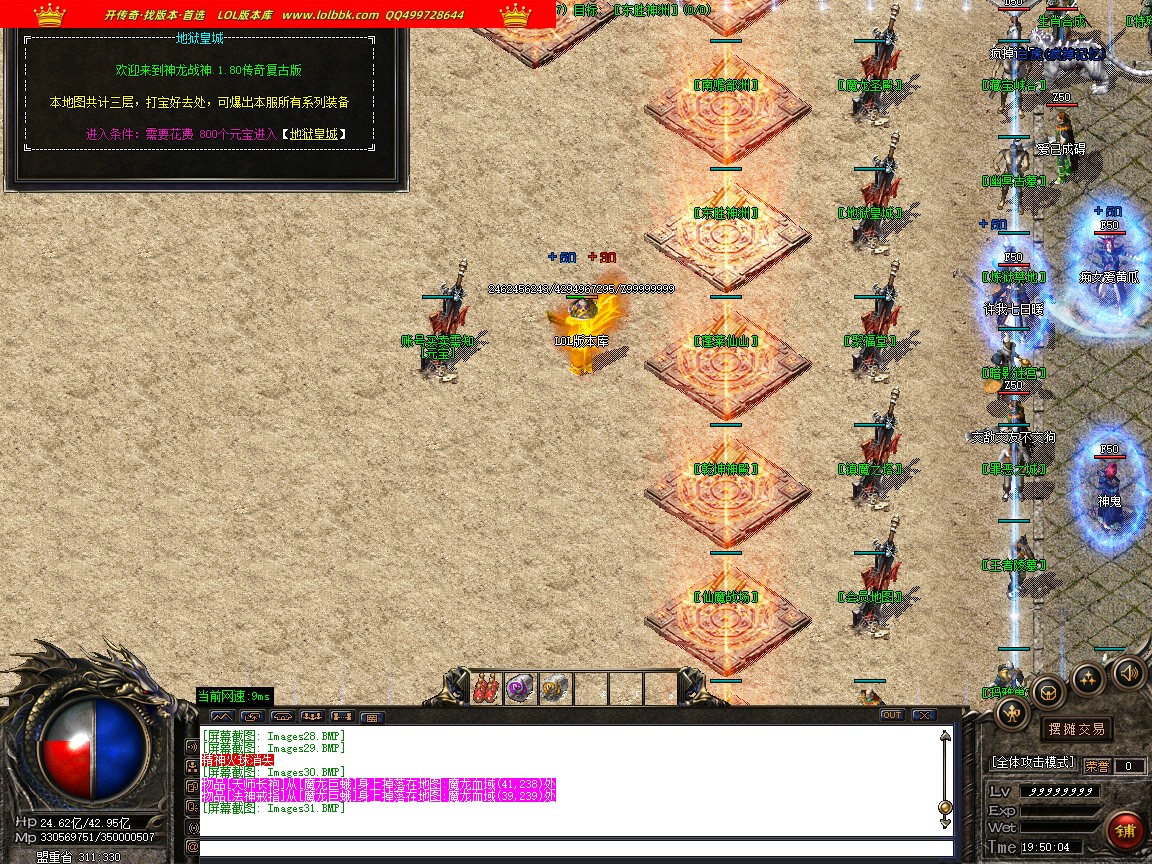Open the red 铺 shop button
This screenshot has height=864, width=1152.
click(x=1125, y=831)
